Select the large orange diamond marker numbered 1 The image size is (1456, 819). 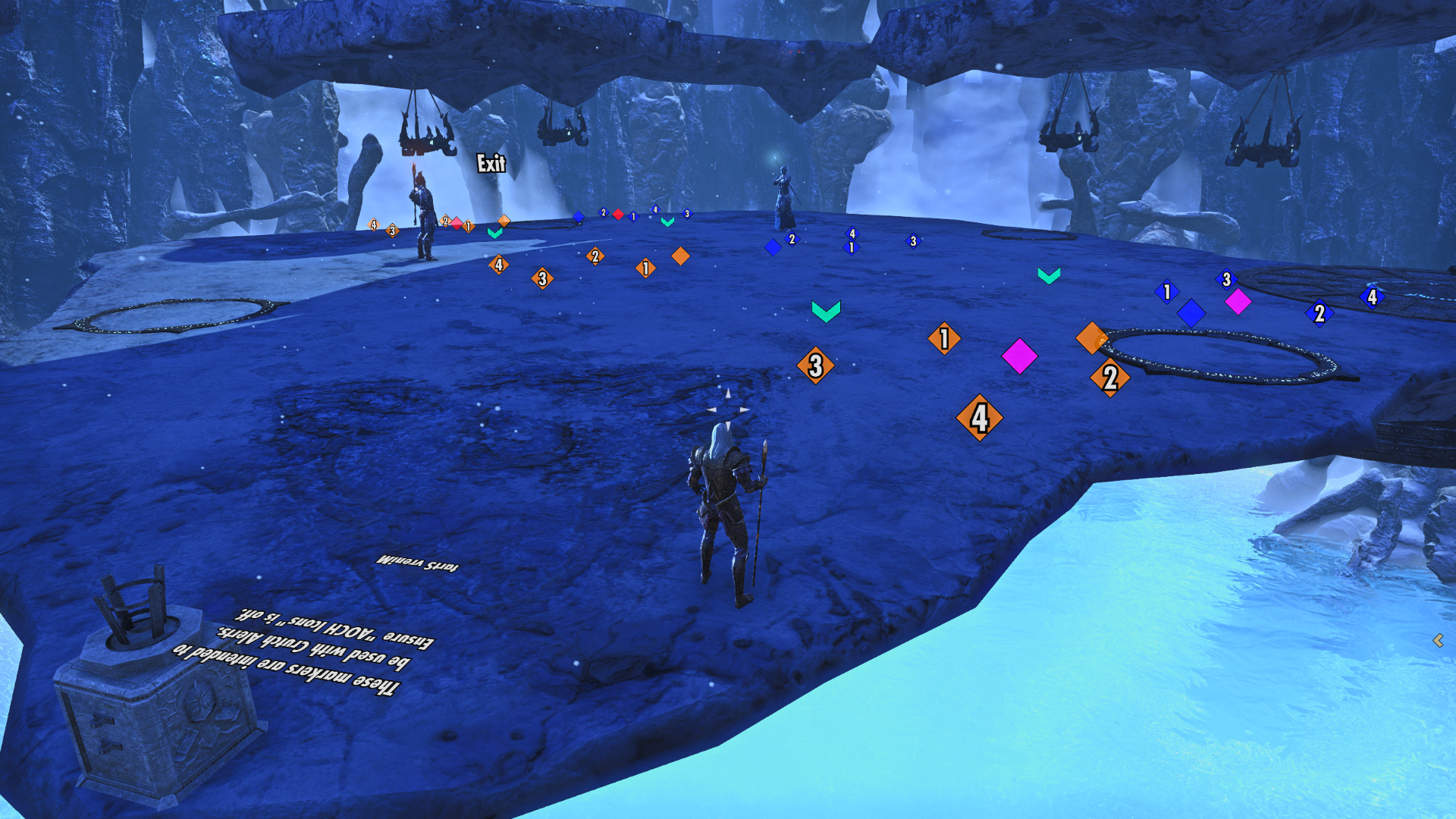tap(943, 339)
